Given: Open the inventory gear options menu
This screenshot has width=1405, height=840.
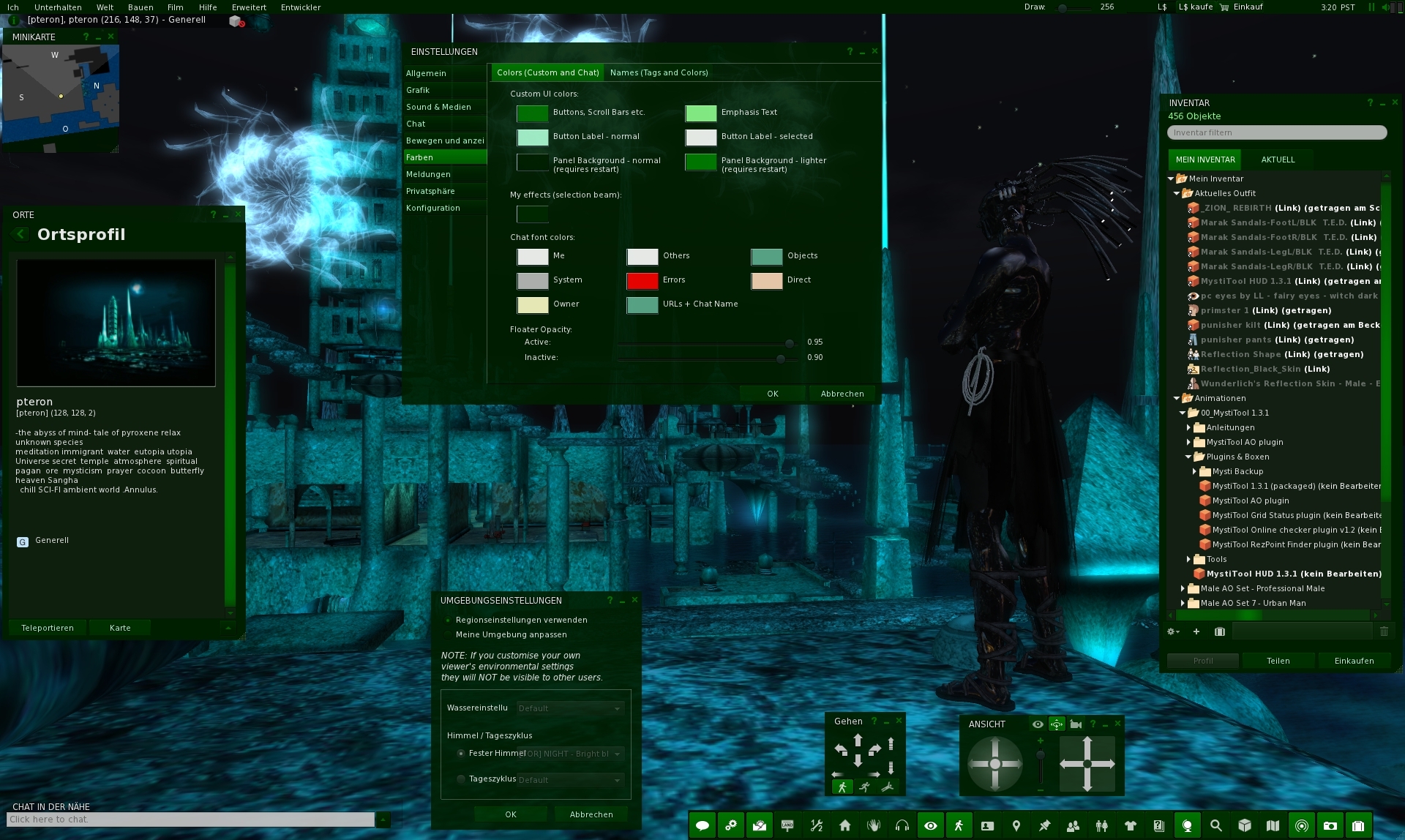Looking at the screenshot, I should [1173, 631].
